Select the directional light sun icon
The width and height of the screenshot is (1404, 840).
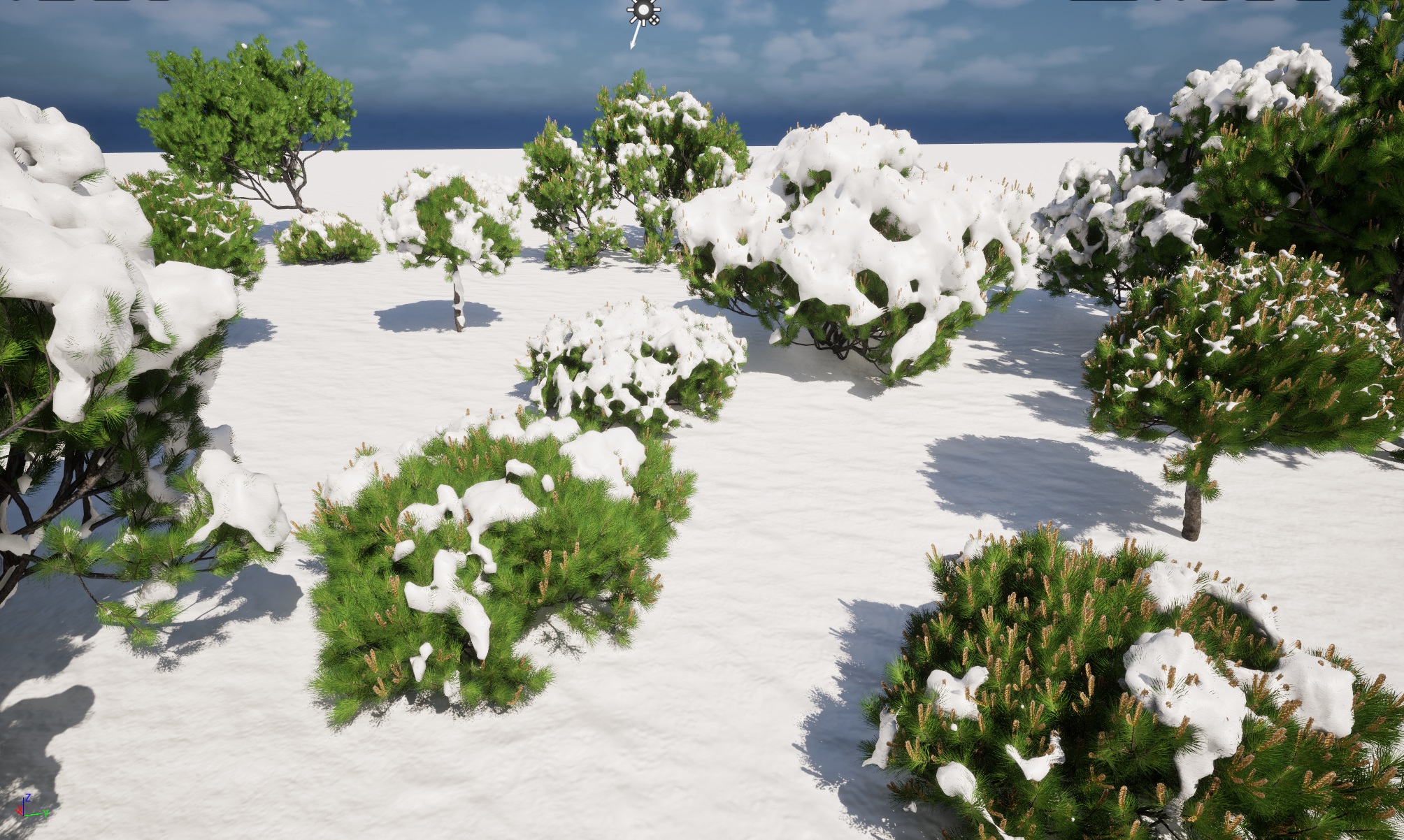[x=642, y=12]
